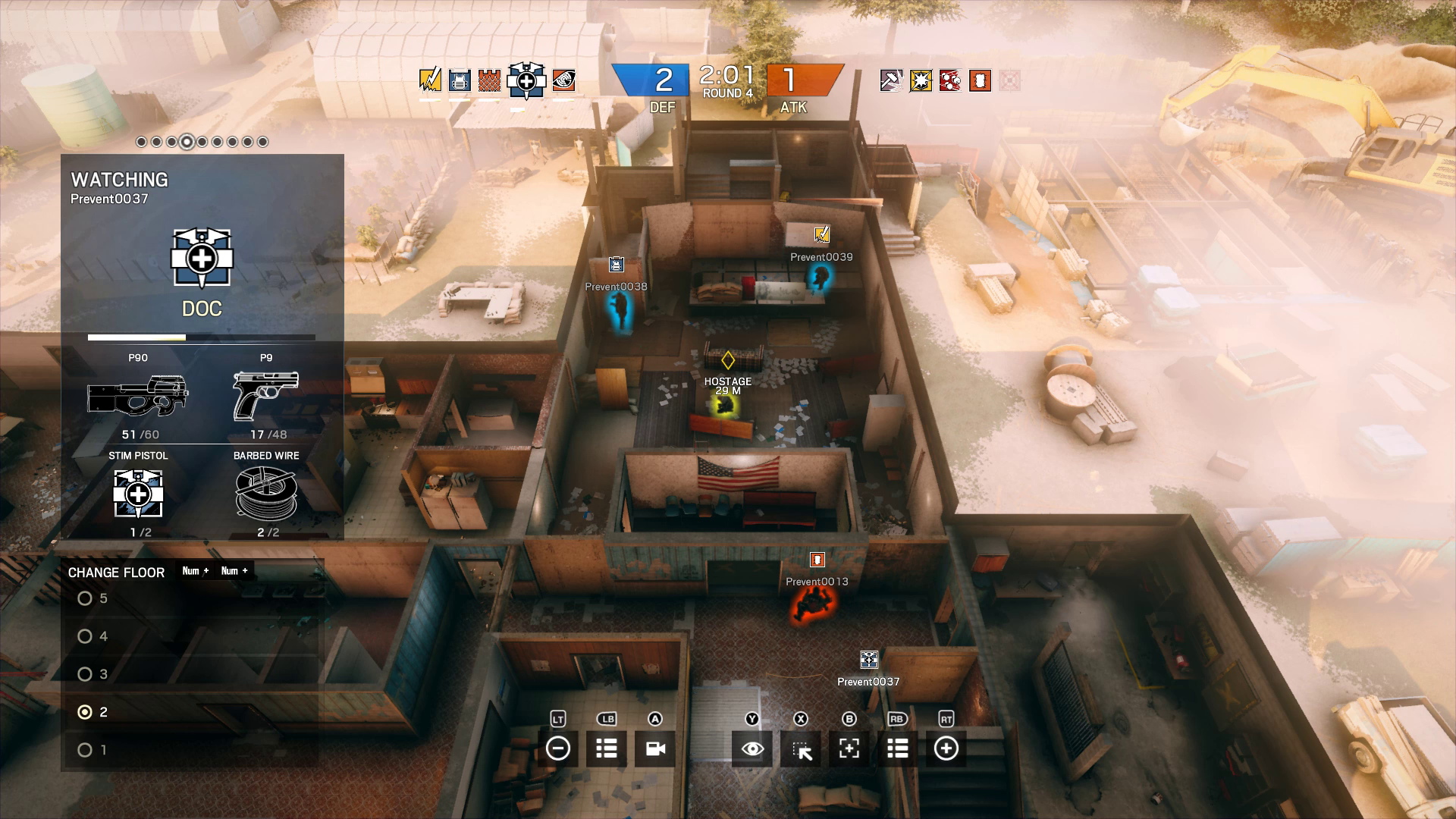Viewport: 1456px width, 819px height.
Task: Toggle player outlines with the eye icon
Action: coord(751,748)
